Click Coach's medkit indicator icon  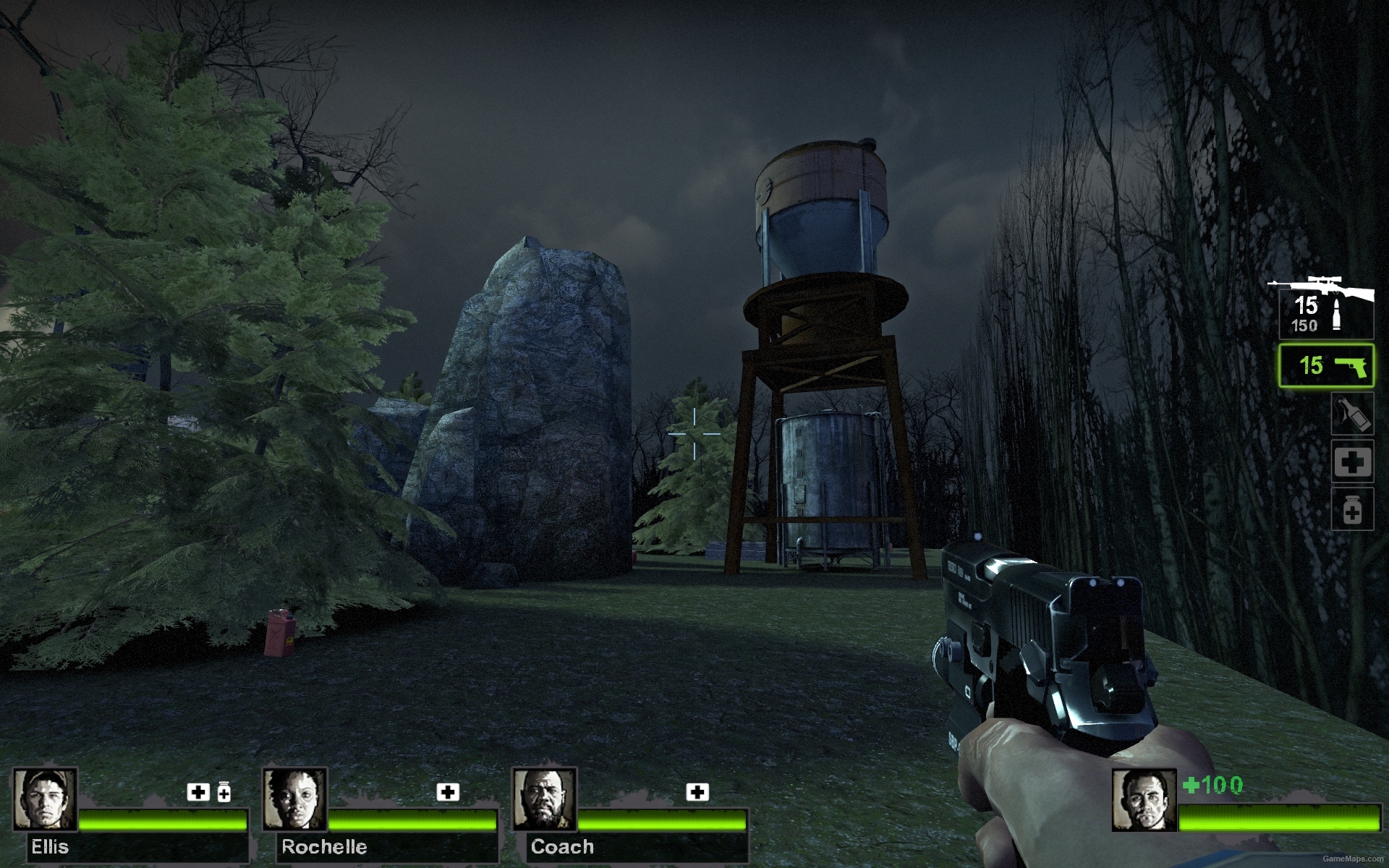(x=697, y=793)
